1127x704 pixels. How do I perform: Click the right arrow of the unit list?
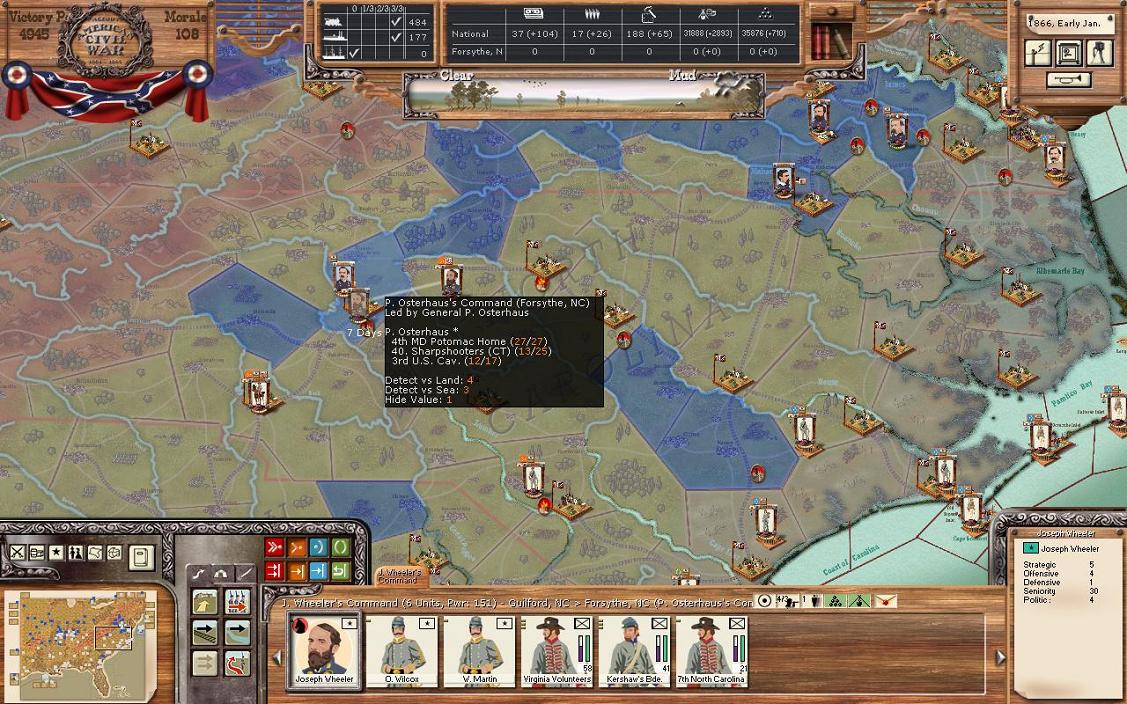coord(999,657)
